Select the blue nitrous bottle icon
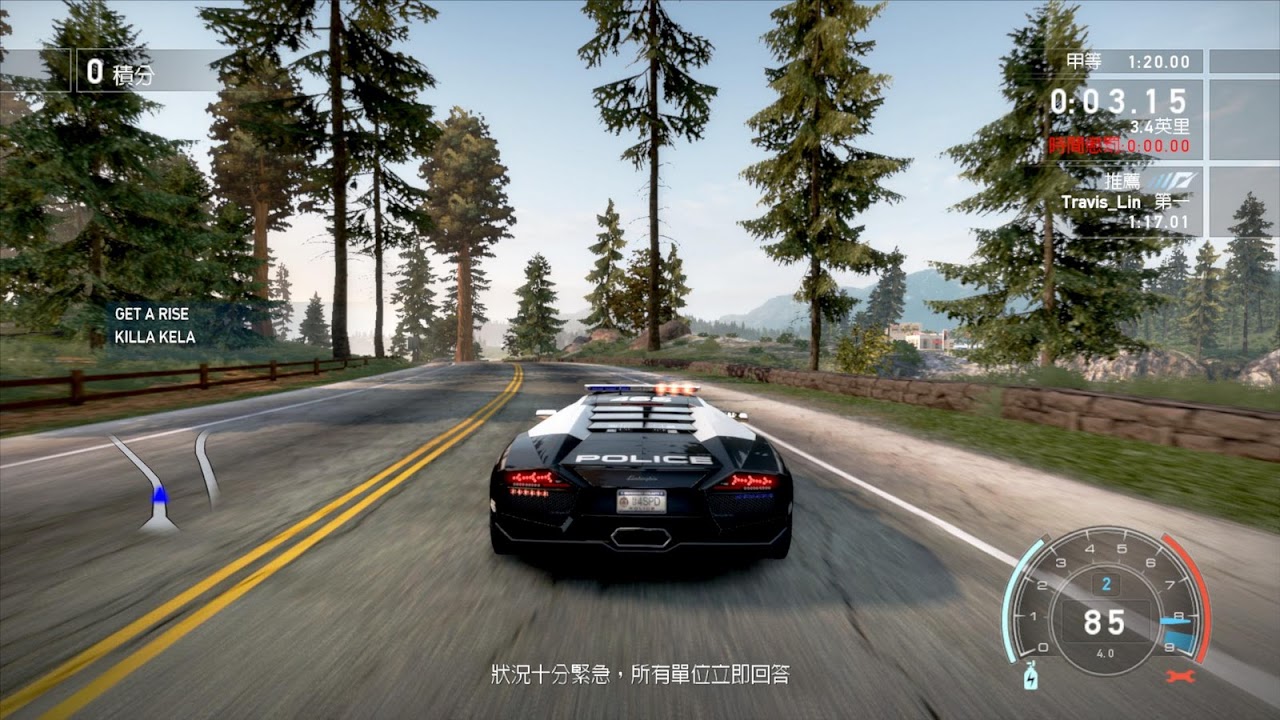Image resolution: width=1280 pixels, height=720 pixels. click(1031, 678)
